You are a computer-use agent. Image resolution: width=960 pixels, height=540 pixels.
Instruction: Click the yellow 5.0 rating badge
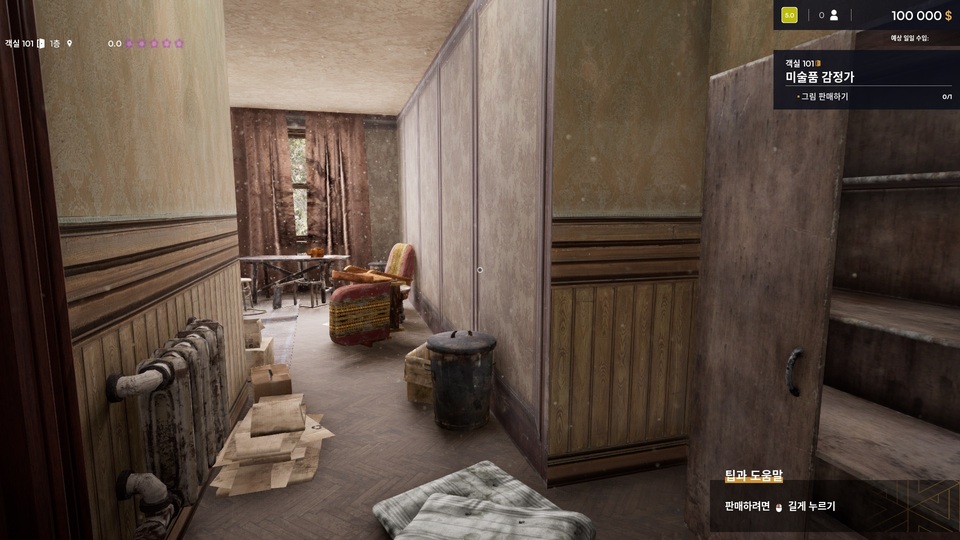click(x=789, y=15)
